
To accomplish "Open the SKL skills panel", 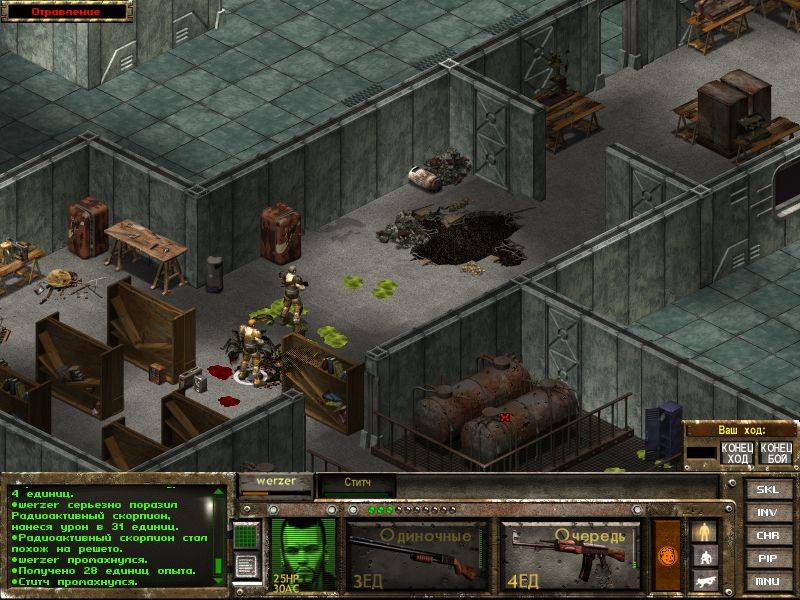I will 767,490.
